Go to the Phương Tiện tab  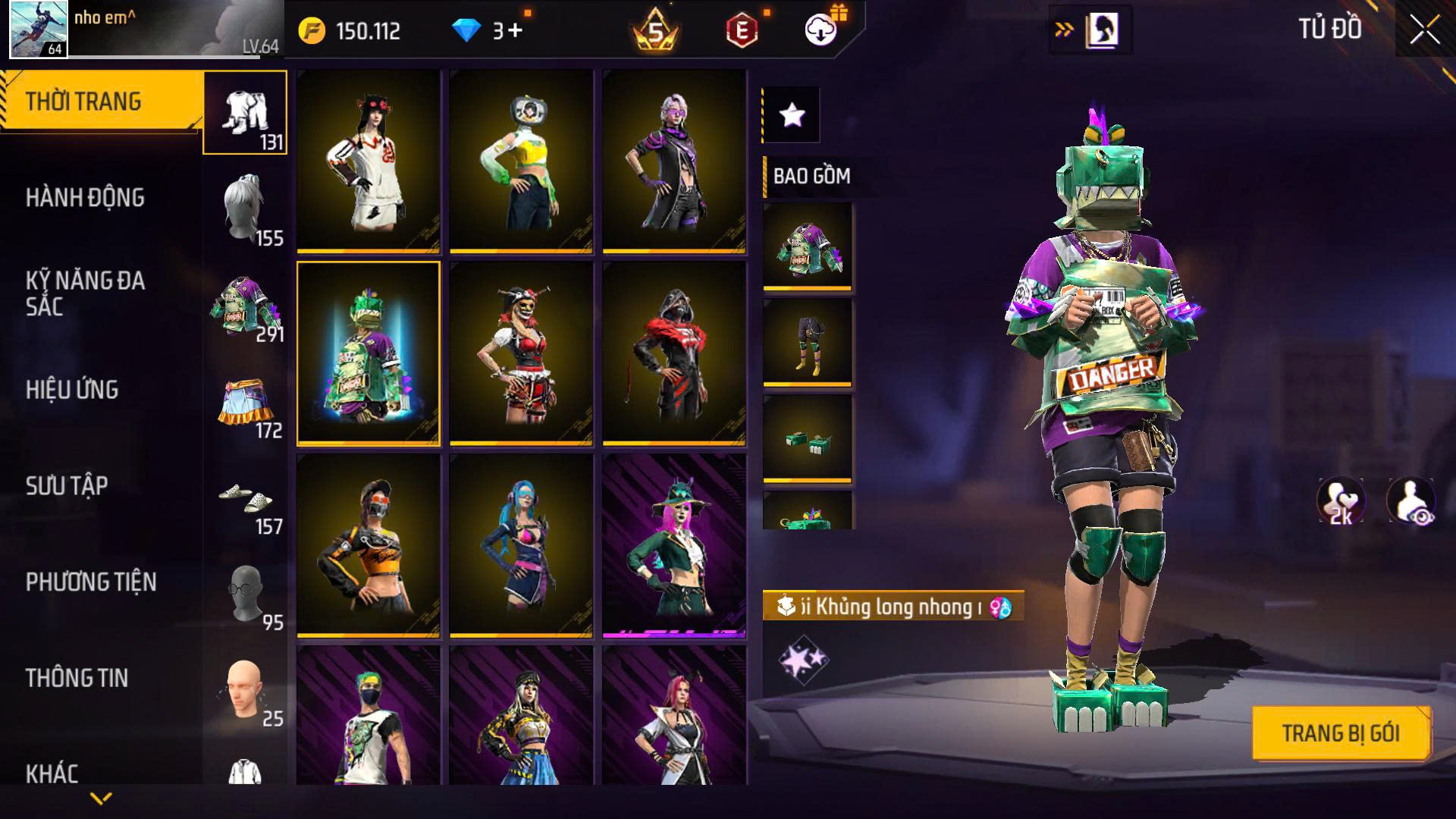point(91,582)
